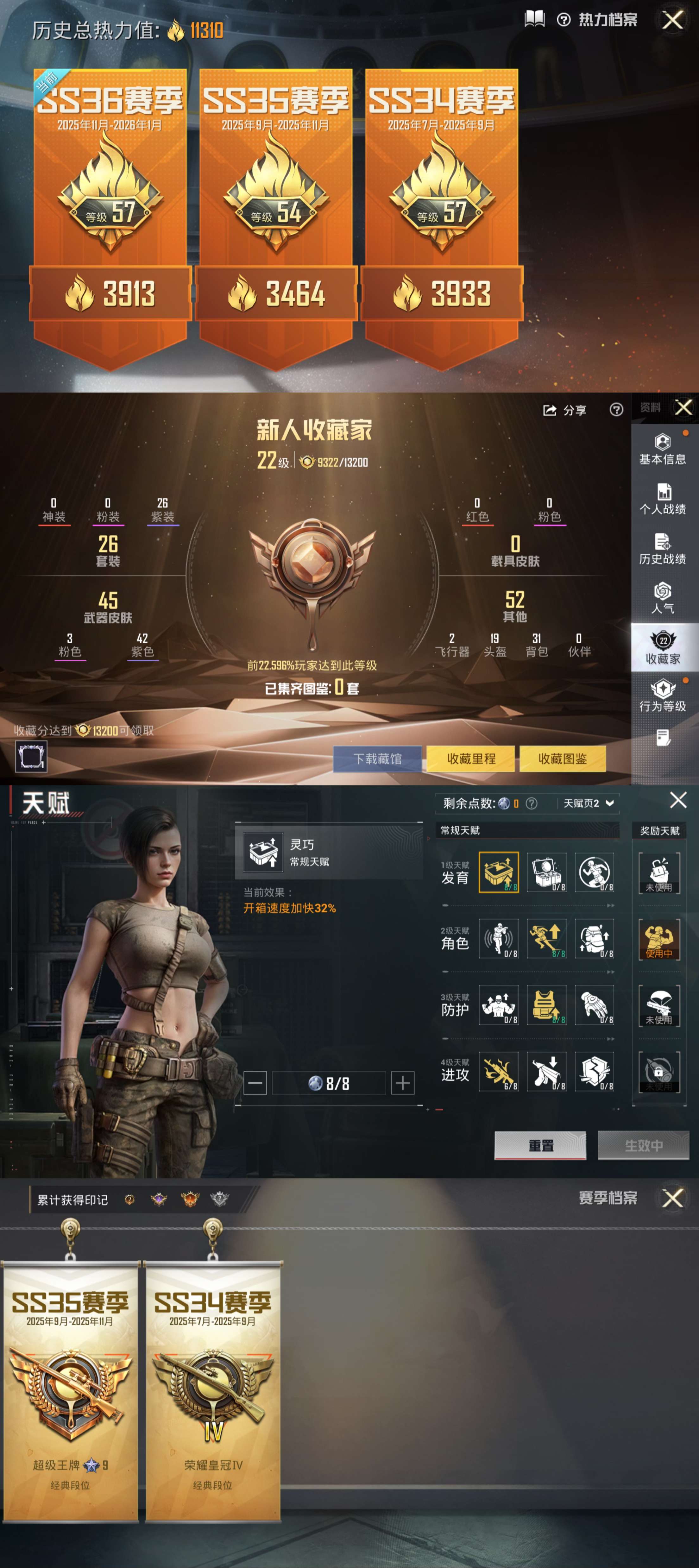Click the 下载藏馆 button
The image size is (699, 1568).
click(x=377, y=759)
